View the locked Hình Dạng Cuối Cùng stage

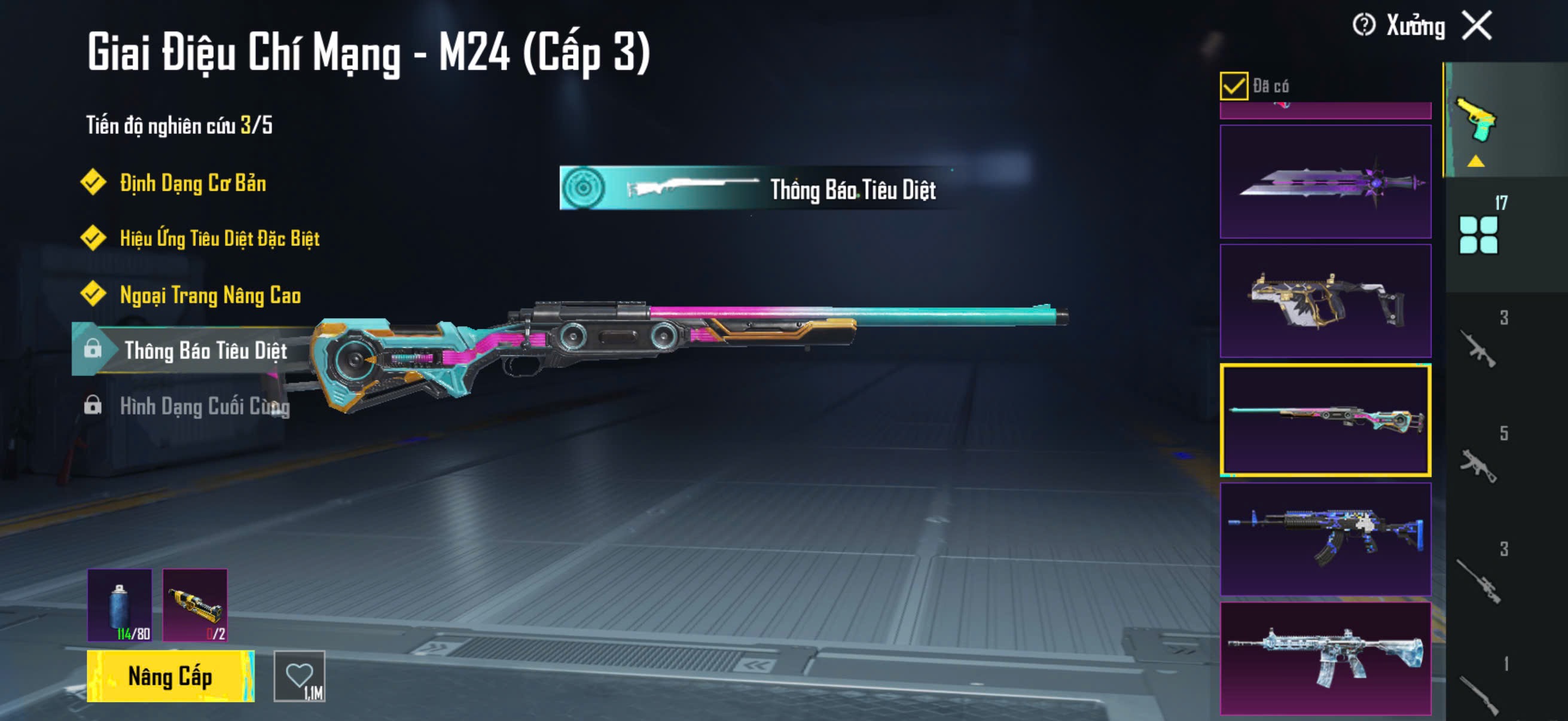204,406
